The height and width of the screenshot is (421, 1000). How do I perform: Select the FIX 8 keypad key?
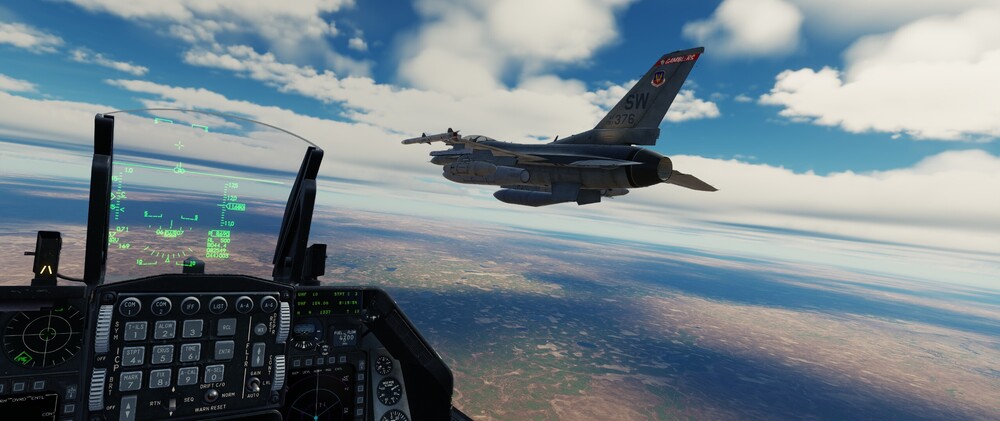pos(159,379)
